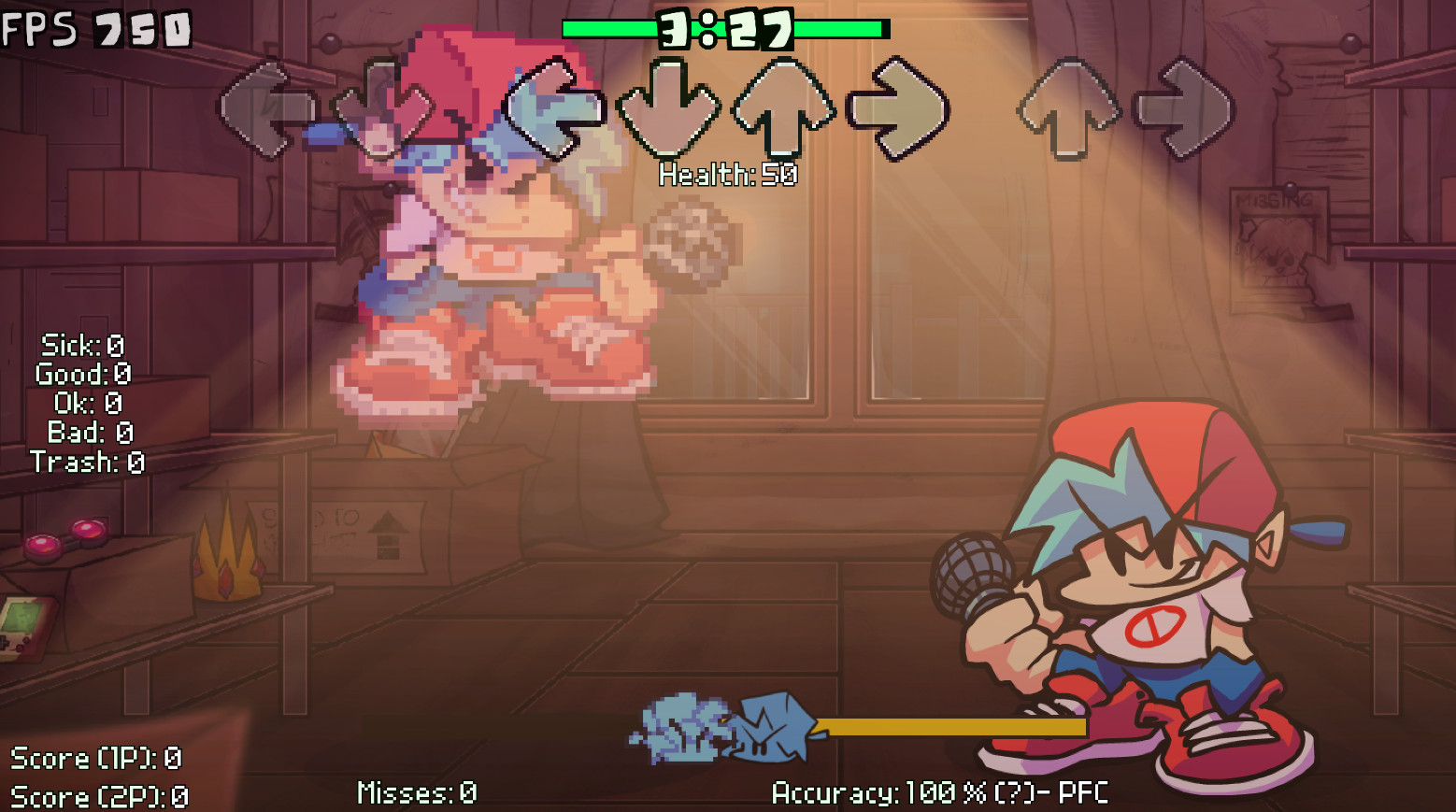The height and width of the screenshot is (812, 1456).
Task: Click the Score (1P) counter
Action: [98, 759]
